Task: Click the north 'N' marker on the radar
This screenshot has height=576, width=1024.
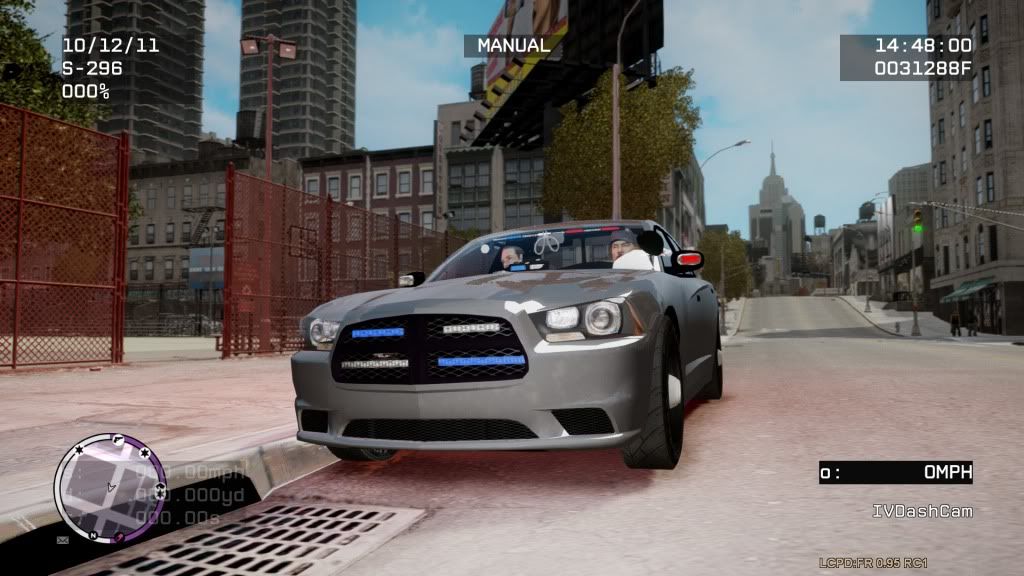Action: coord(92,536)
